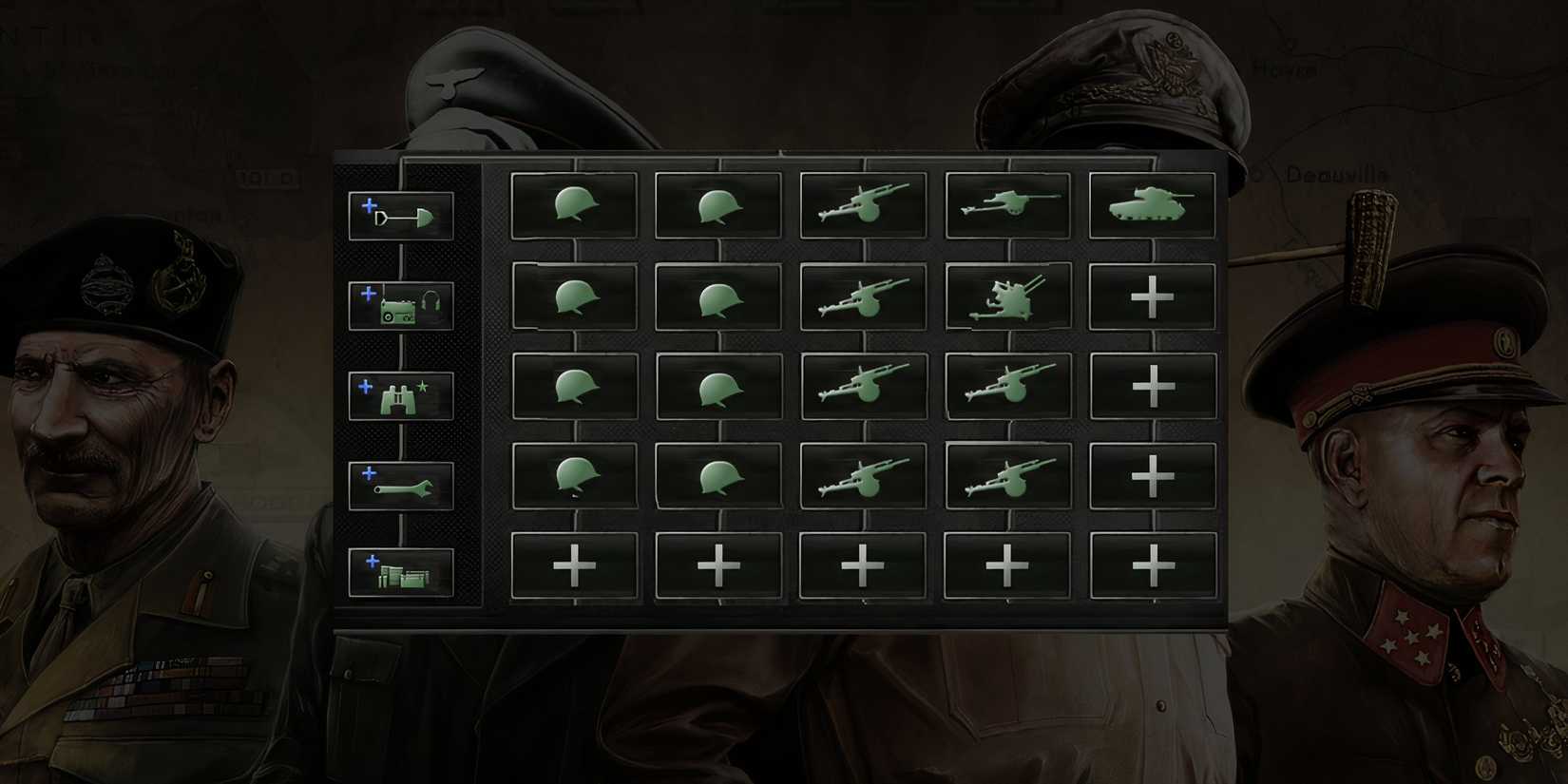1568x784 pixels.
Task: Select the logistics company supplies icon
Action: [x=400, y=572]
